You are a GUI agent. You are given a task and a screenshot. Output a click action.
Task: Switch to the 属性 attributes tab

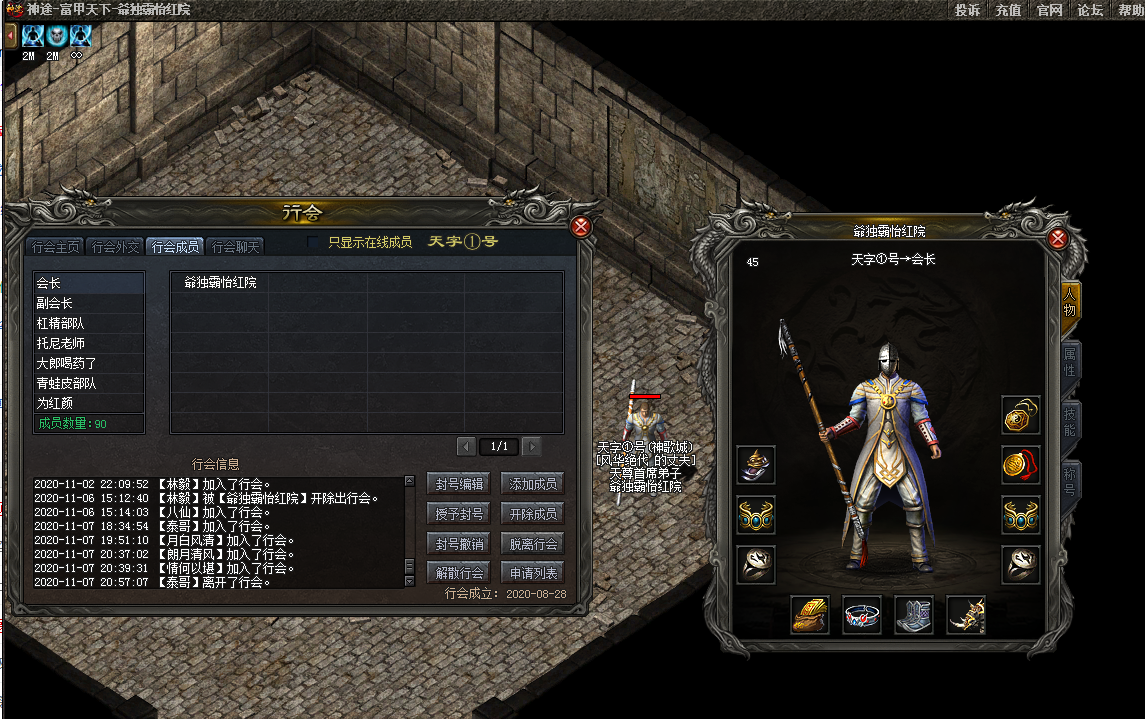point(1069,362)
